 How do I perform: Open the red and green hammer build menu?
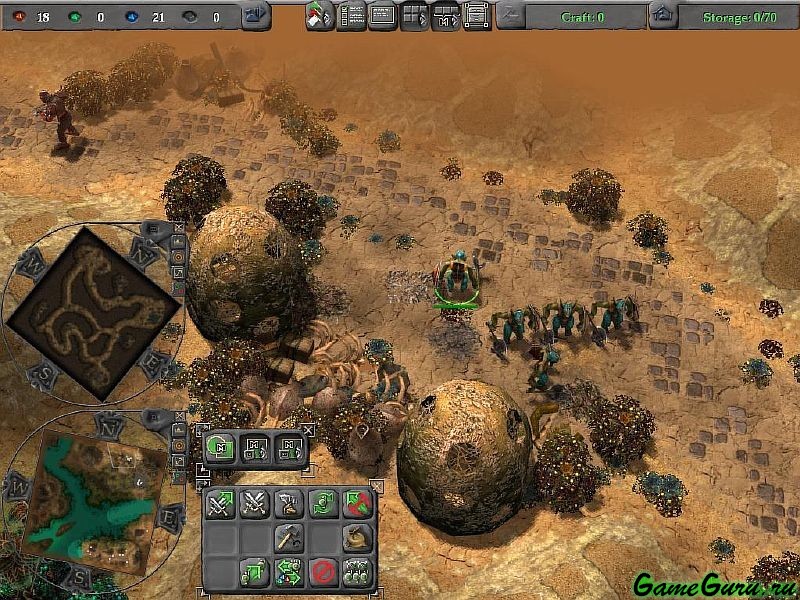(x=319, y=16)
